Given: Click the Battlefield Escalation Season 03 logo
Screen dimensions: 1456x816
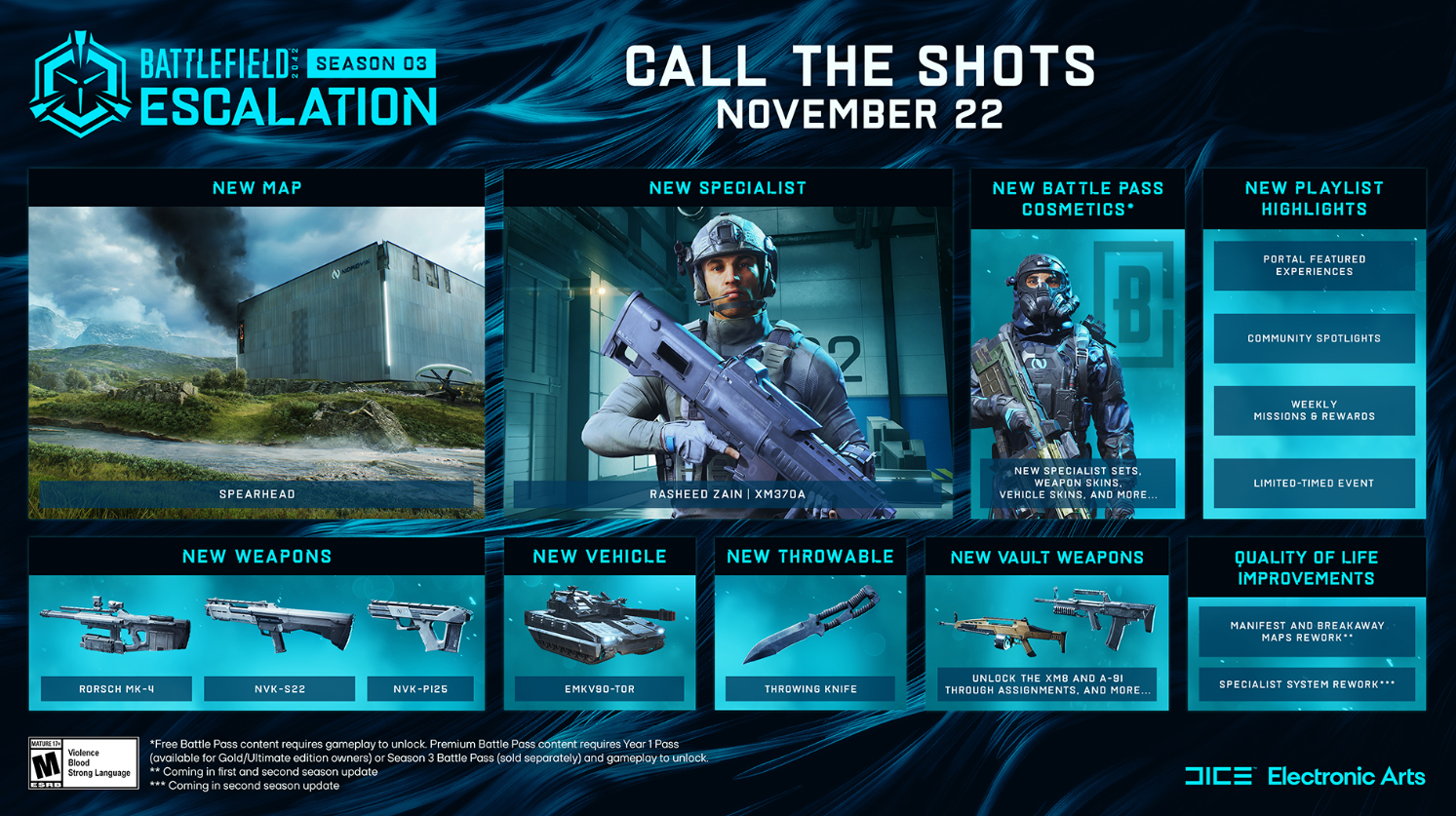Looking at the screenshot, I should coord(234,86).
